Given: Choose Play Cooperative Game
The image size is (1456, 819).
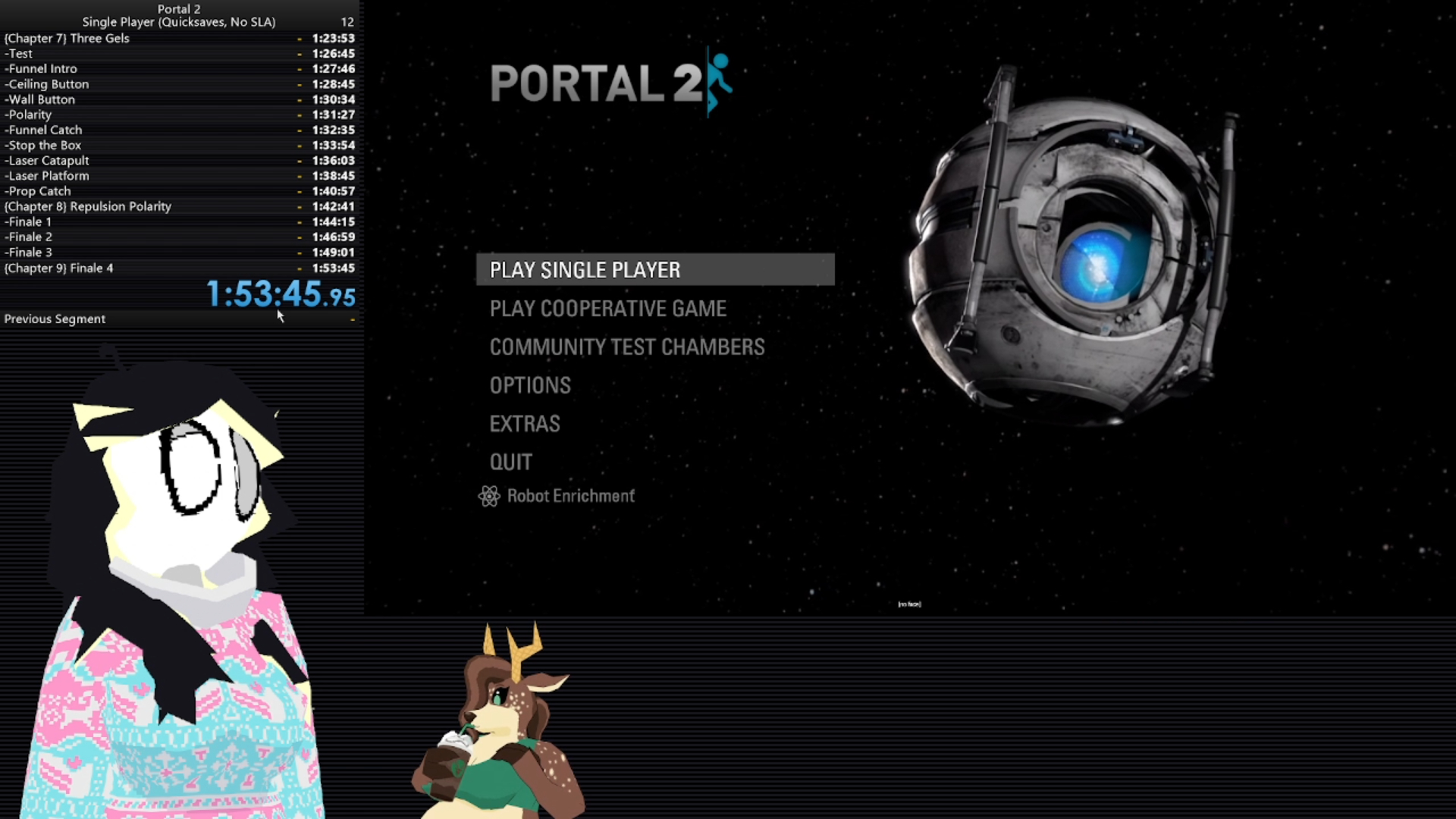Looking at the screenshot, I should tap(607, 309).
